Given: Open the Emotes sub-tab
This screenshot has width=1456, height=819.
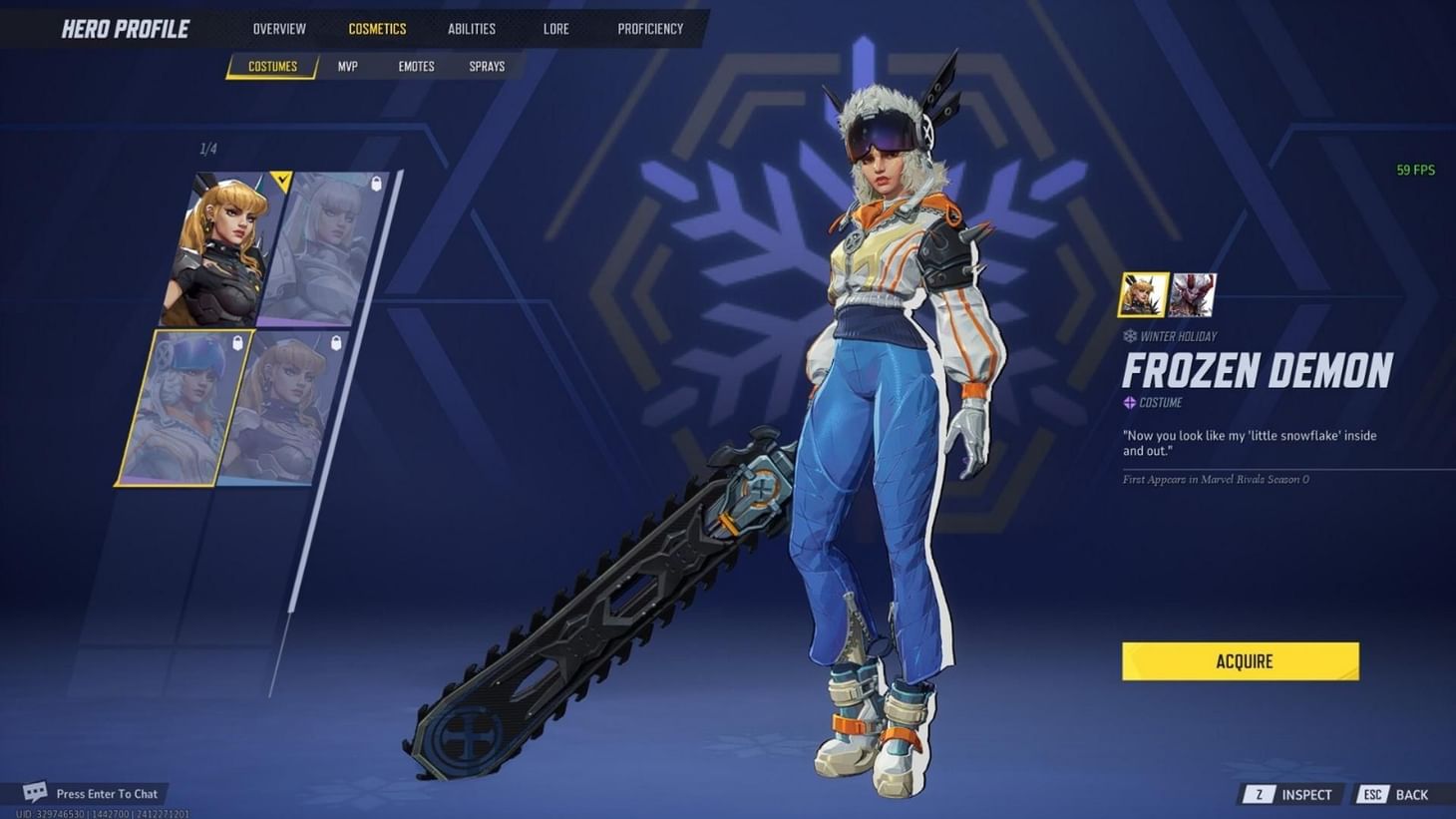Looking at the screenshot, I should pyautogui.click(x=415, y=66).
